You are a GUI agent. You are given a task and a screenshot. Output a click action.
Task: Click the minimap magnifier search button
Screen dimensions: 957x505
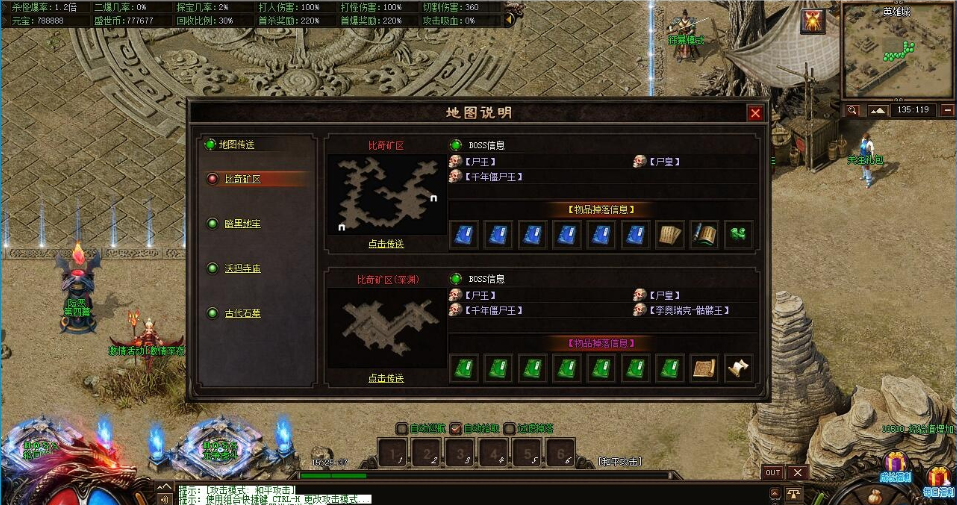point(852,110)
